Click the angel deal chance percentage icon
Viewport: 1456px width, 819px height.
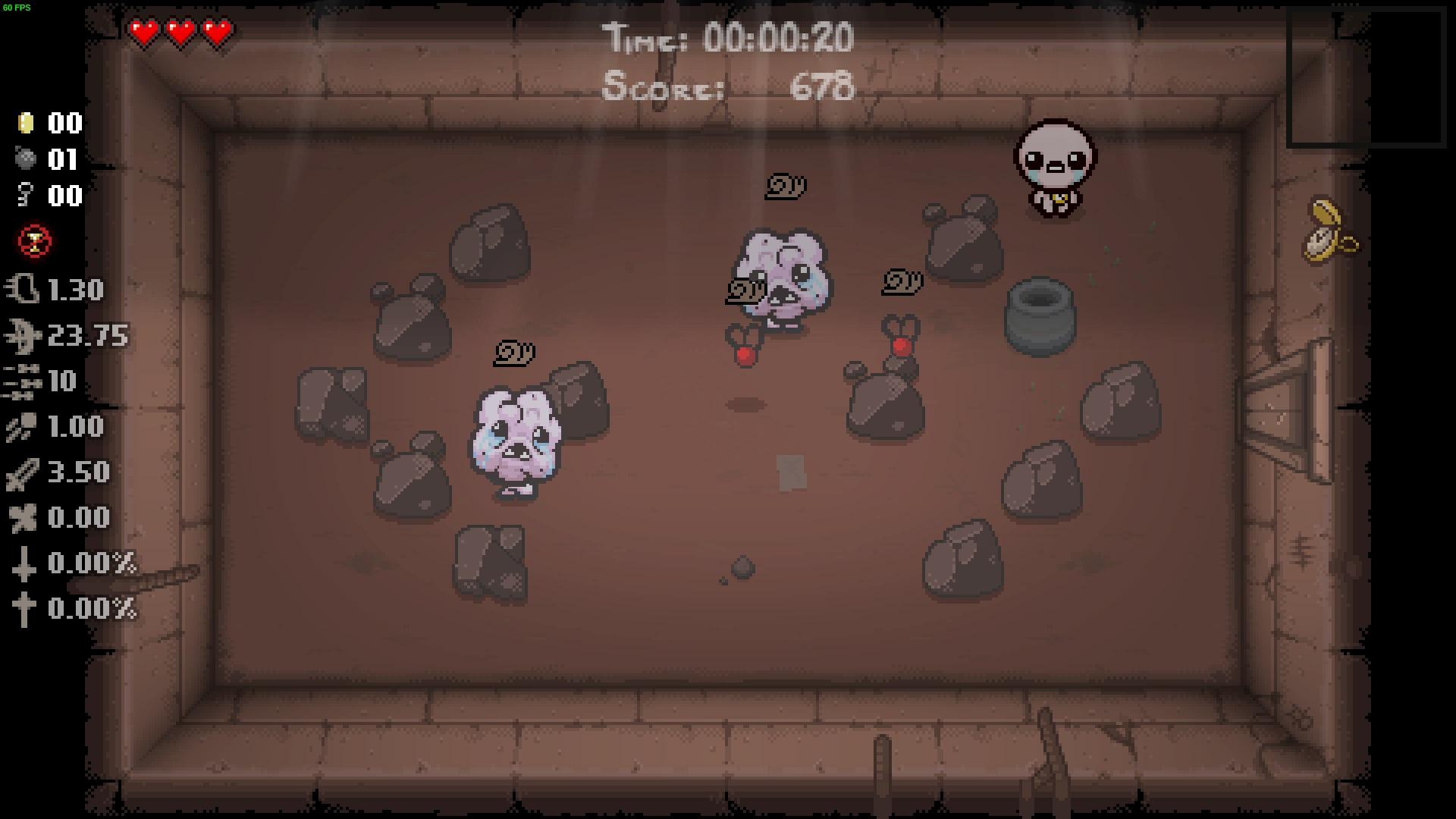[25, 609]
